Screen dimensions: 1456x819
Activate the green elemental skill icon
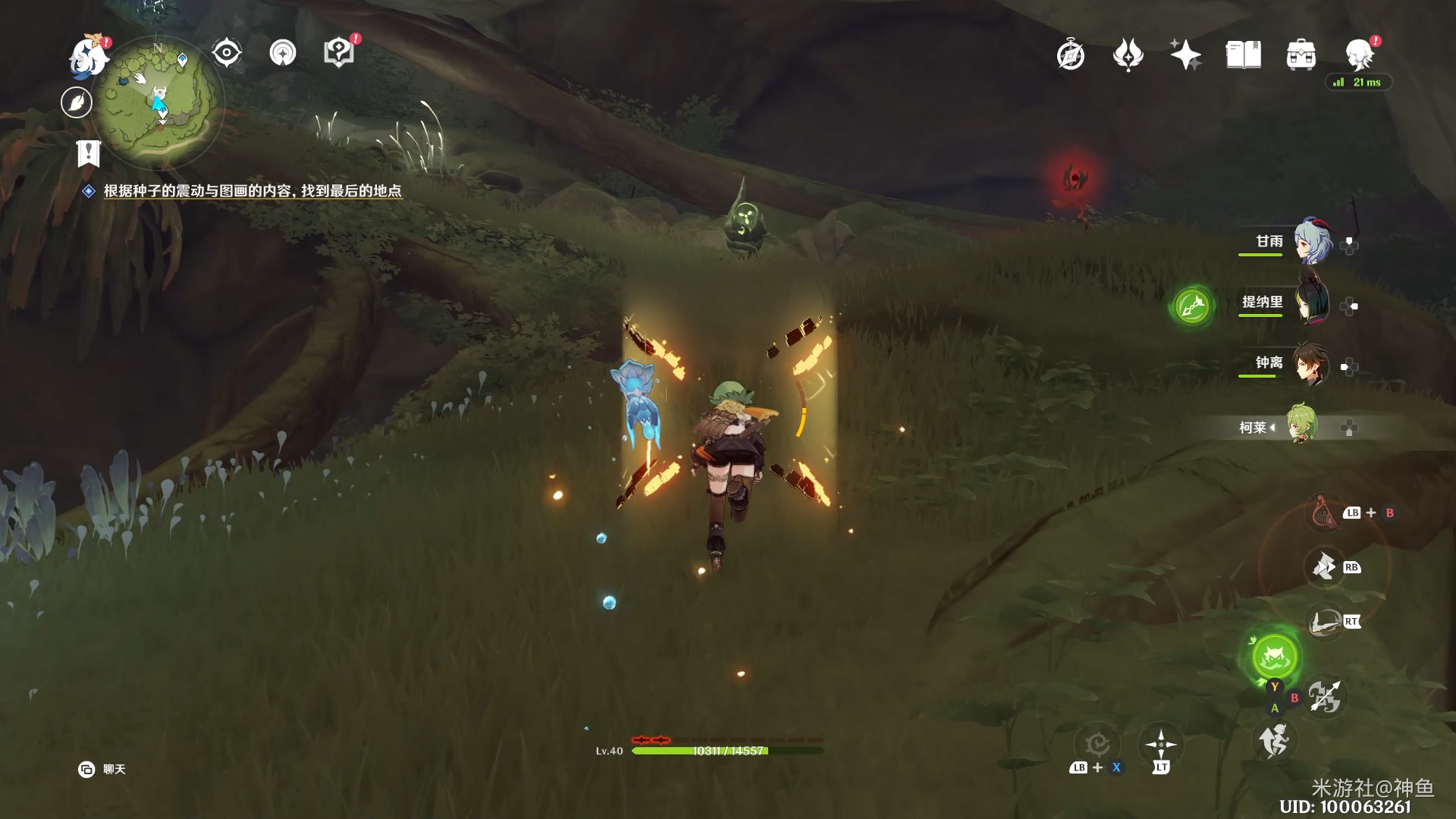(1274, 656)
